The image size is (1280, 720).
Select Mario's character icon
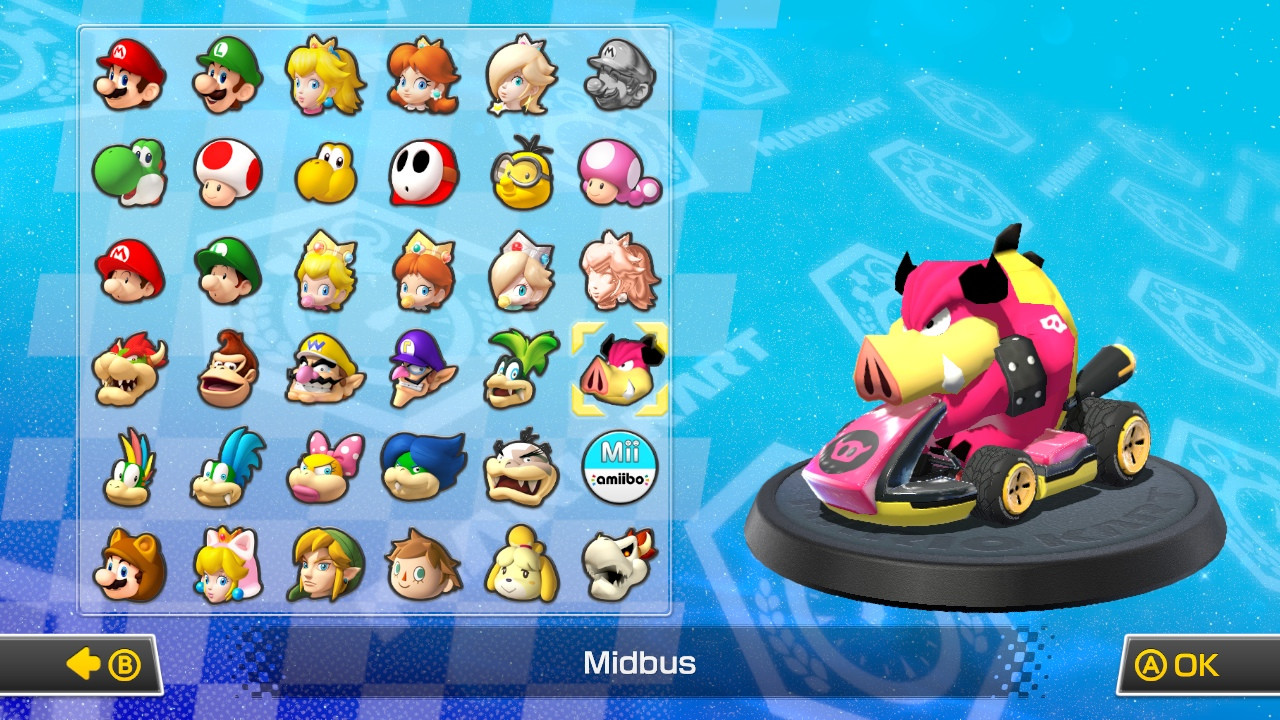127,75
